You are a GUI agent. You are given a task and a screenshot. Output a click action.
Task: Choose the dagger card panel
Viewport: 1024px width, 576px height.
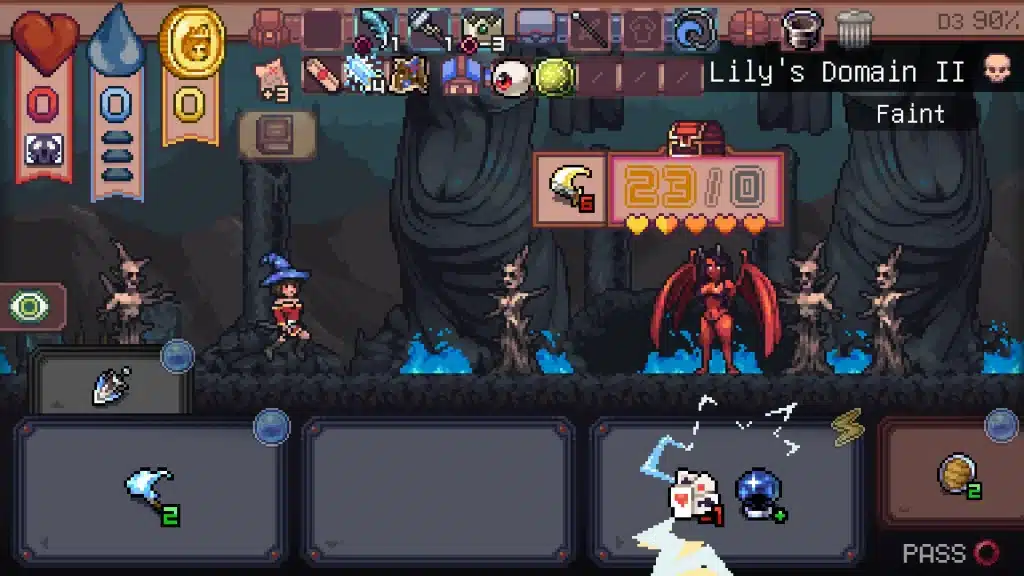(x=110, y=384)
